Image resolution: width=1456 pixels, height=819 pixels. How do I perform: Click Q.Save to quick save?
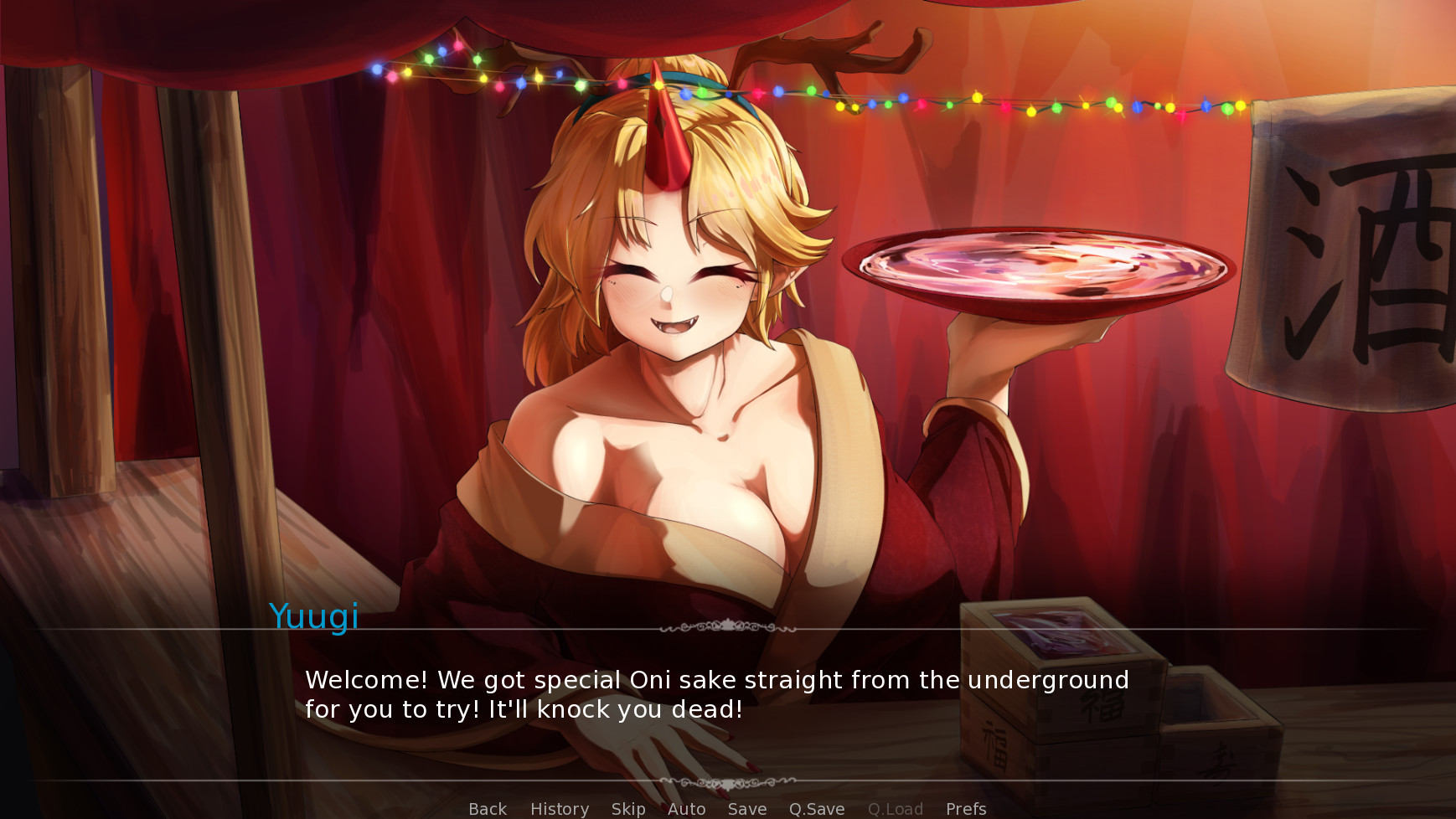coord(817,809)
